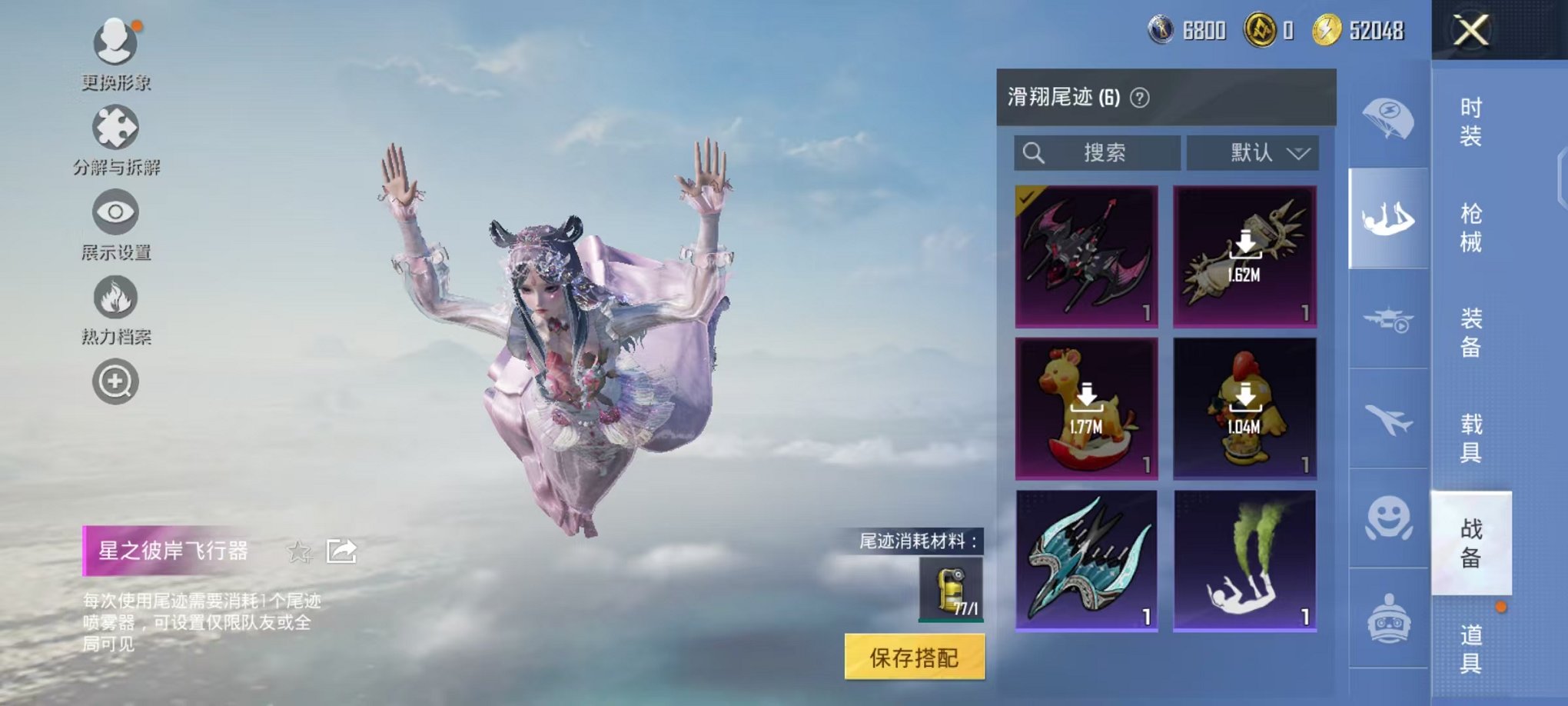Click the magnifier plus icon on left sidebar
The image size is (1568, 706).
click(114, 380)
